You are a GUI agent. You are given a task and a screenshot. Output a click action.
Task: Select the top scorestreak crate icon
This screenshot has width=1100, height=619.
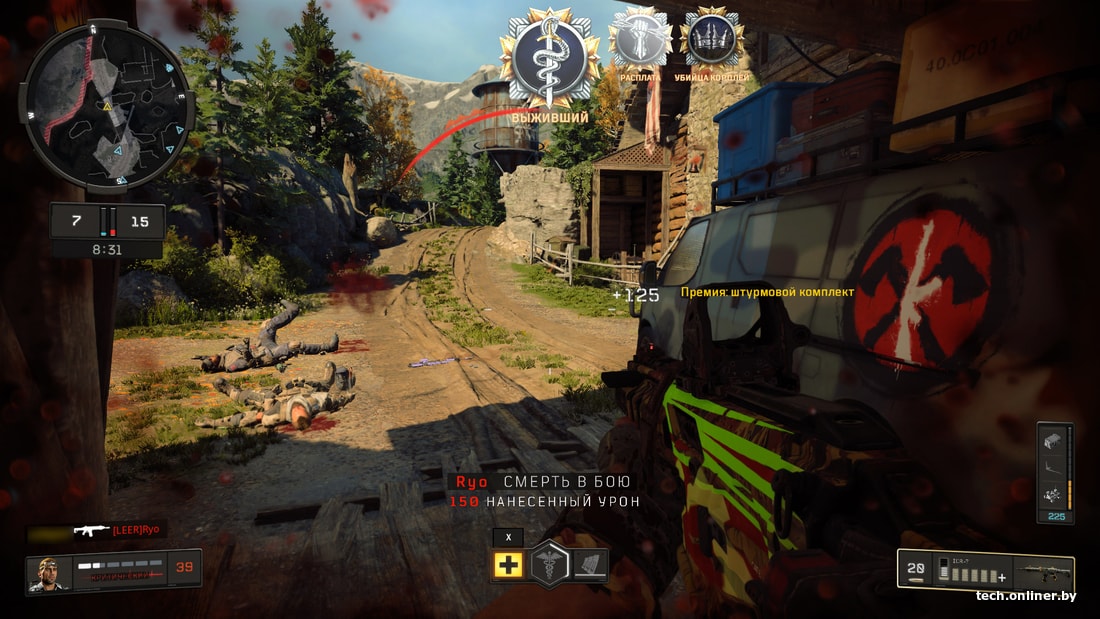click(x=1053, y=439)
